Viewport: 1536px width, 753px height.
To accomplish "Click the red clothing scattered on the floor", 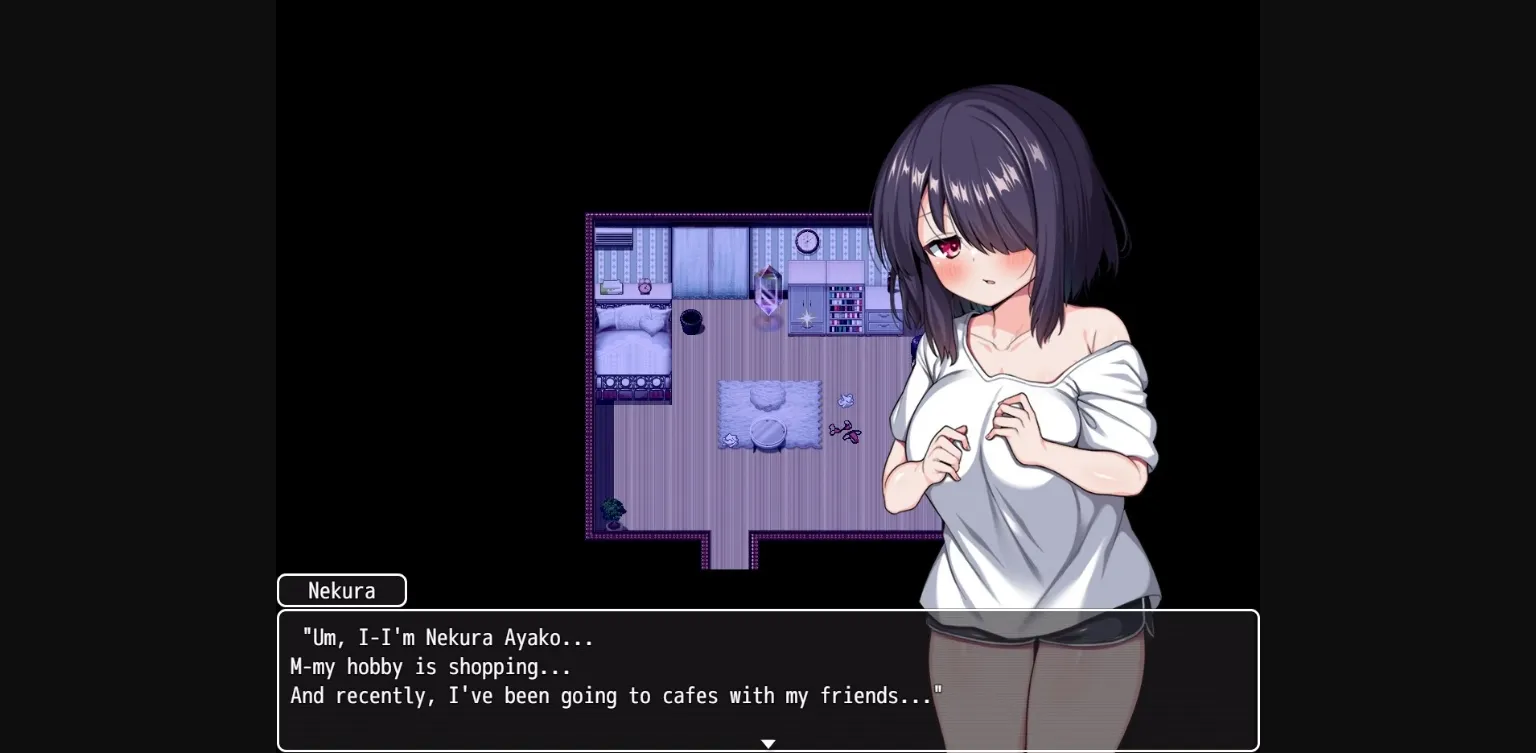I will pyautogui.click(x=847, y=433).
